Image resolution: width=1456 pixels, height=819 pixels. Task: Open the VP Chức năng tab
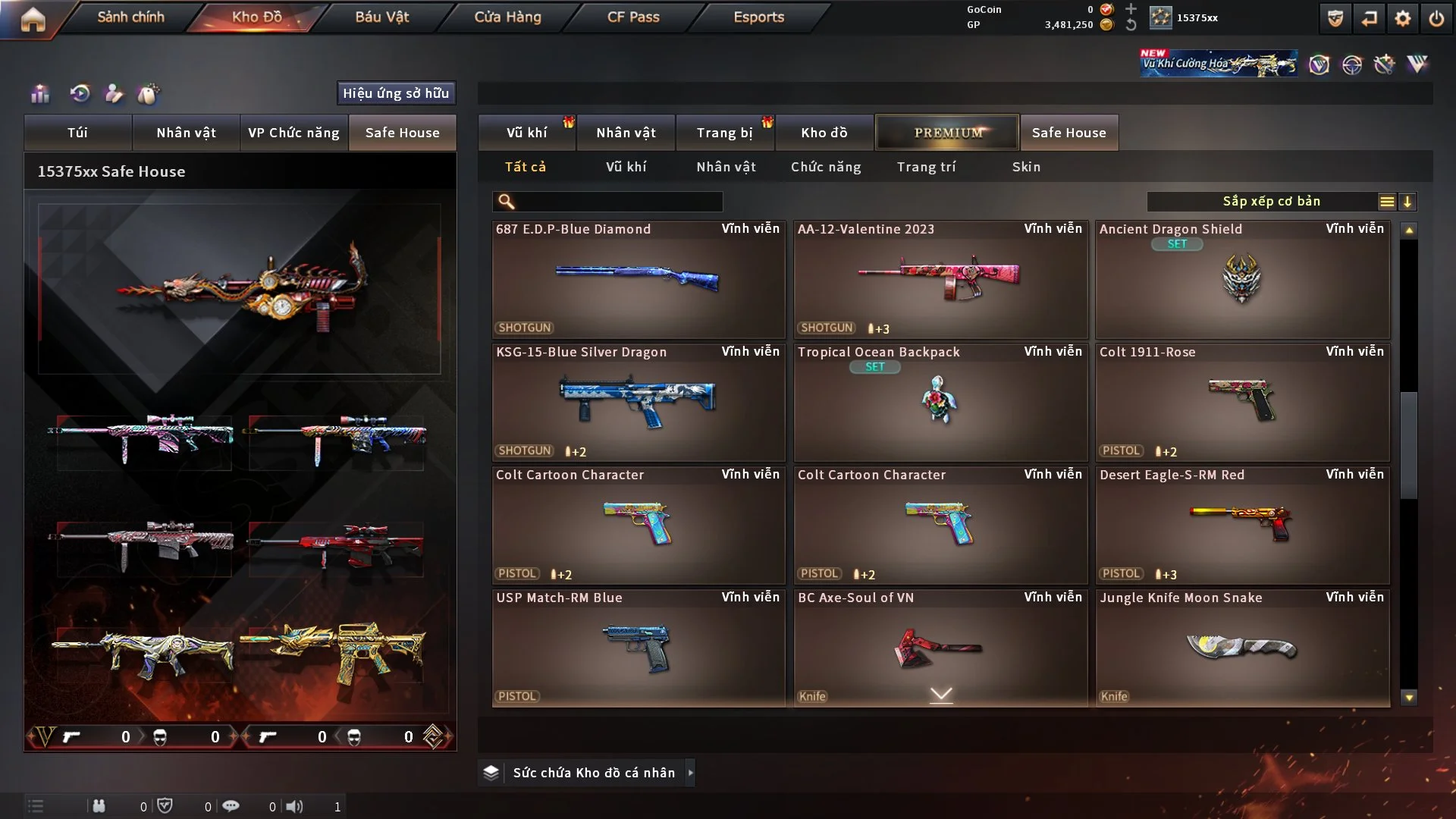[x=293, y=133]
